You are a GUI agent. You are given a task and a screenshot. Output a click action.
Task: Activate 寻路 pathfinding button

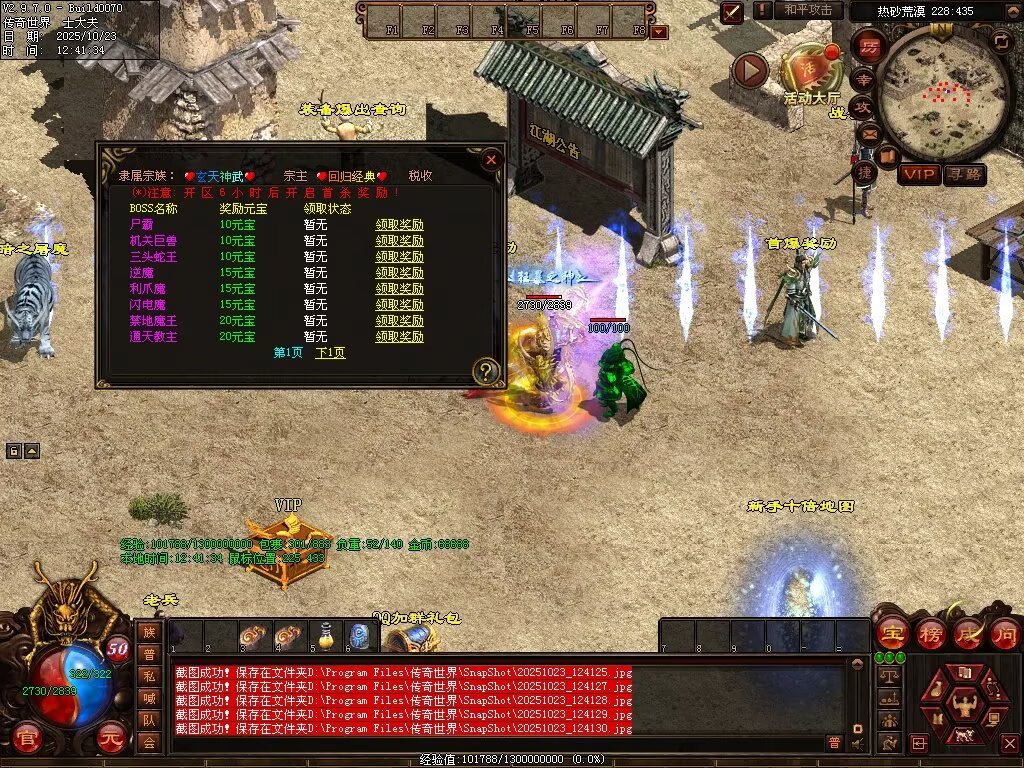pos(965,174)
